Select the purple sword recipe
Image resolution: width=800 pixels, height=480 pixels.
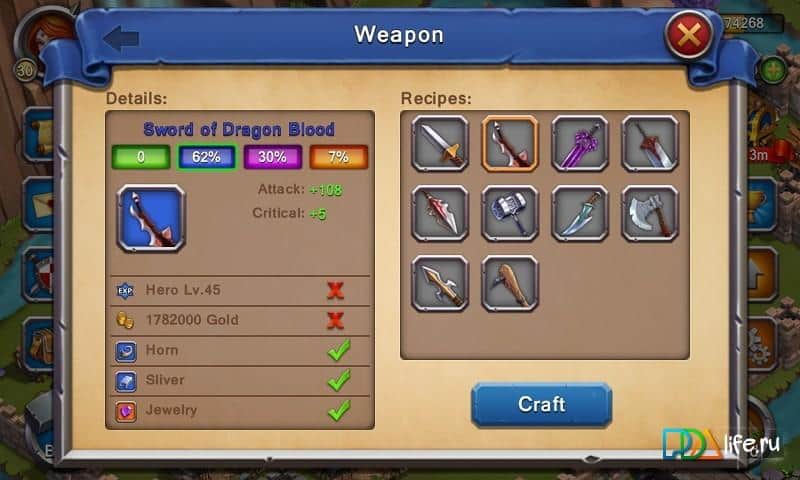click(x=580, y=144)
